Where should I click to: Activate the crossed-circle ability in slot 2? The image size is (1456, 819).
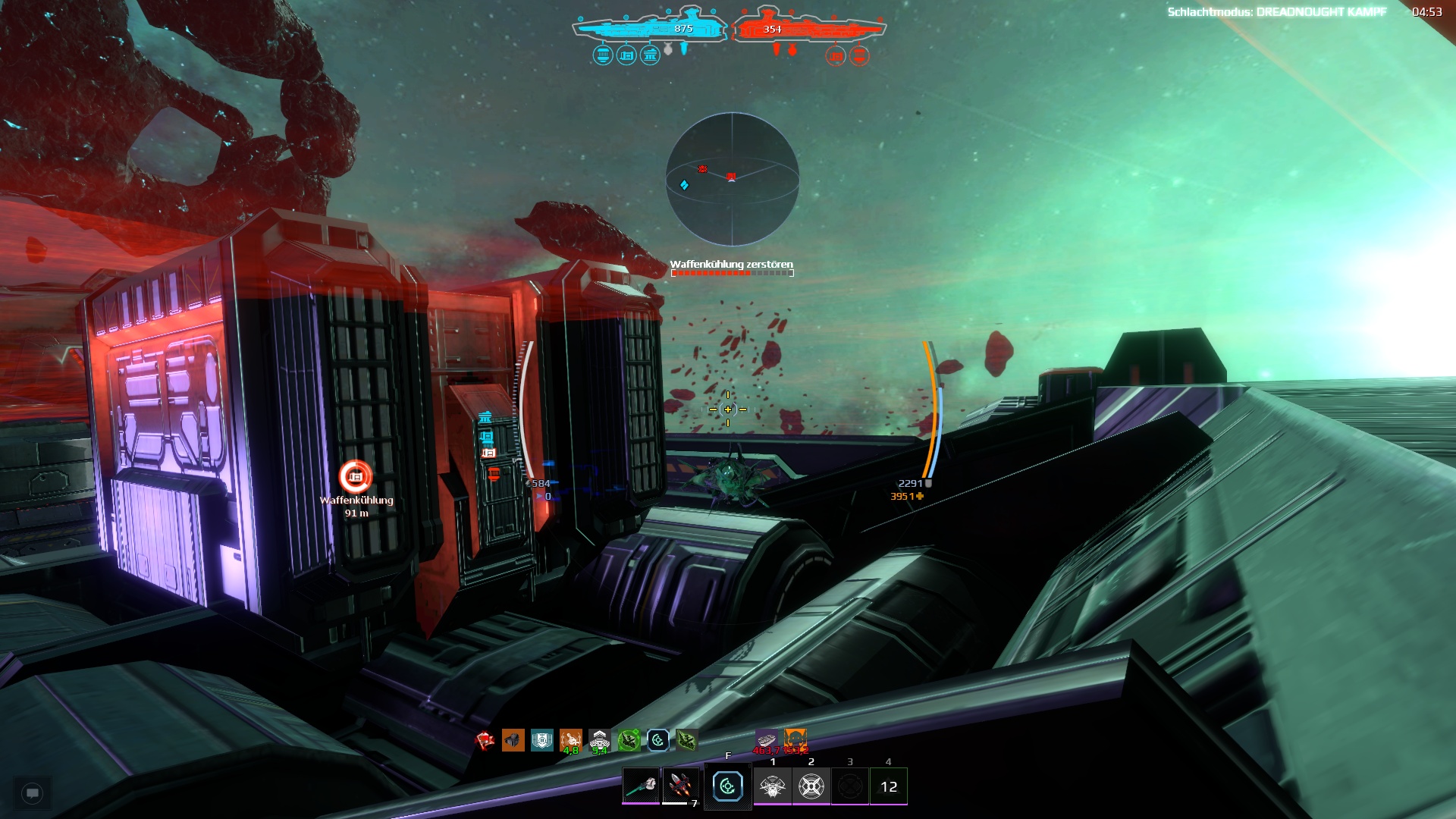(811, 786)
